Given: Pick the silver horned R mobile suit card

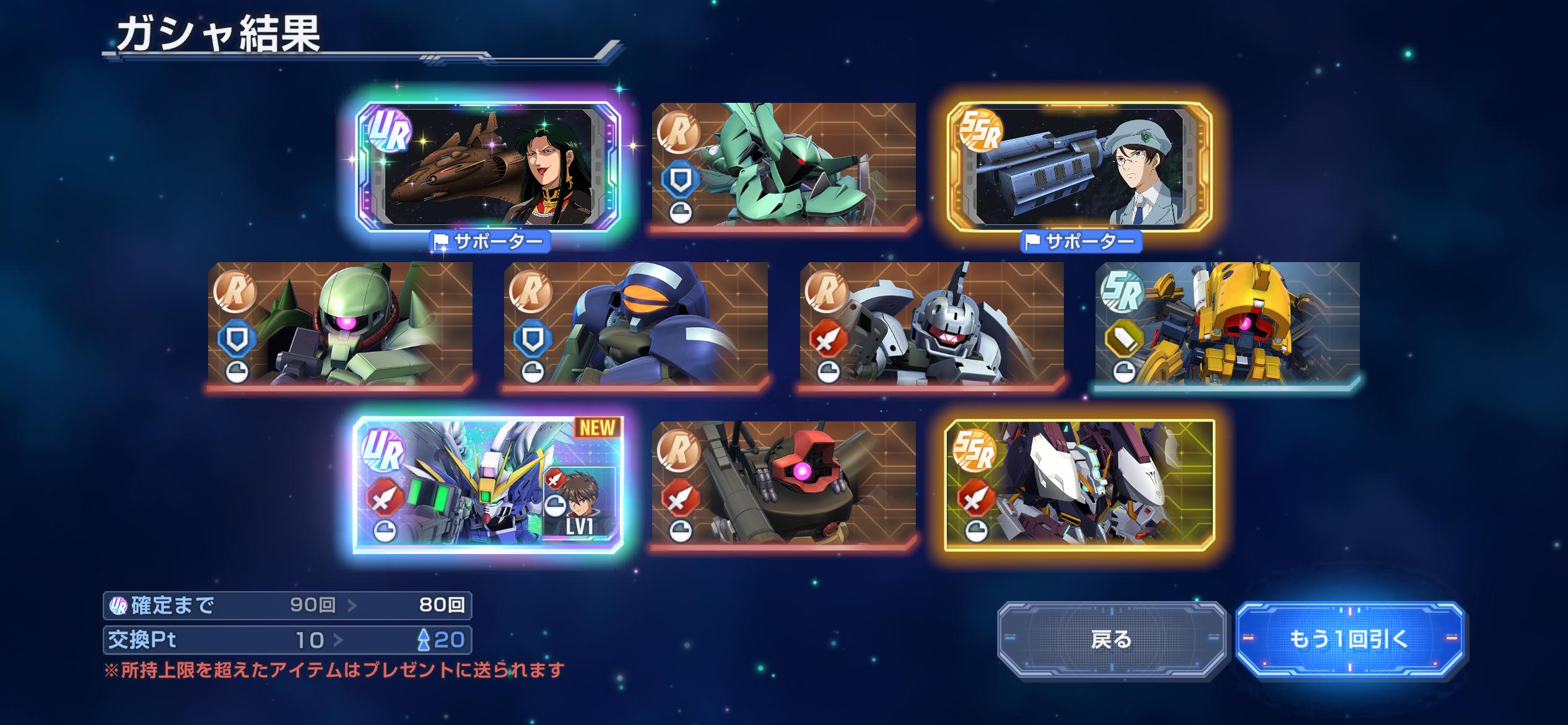Looking at the screenshot, I should (x=932, y=323).
